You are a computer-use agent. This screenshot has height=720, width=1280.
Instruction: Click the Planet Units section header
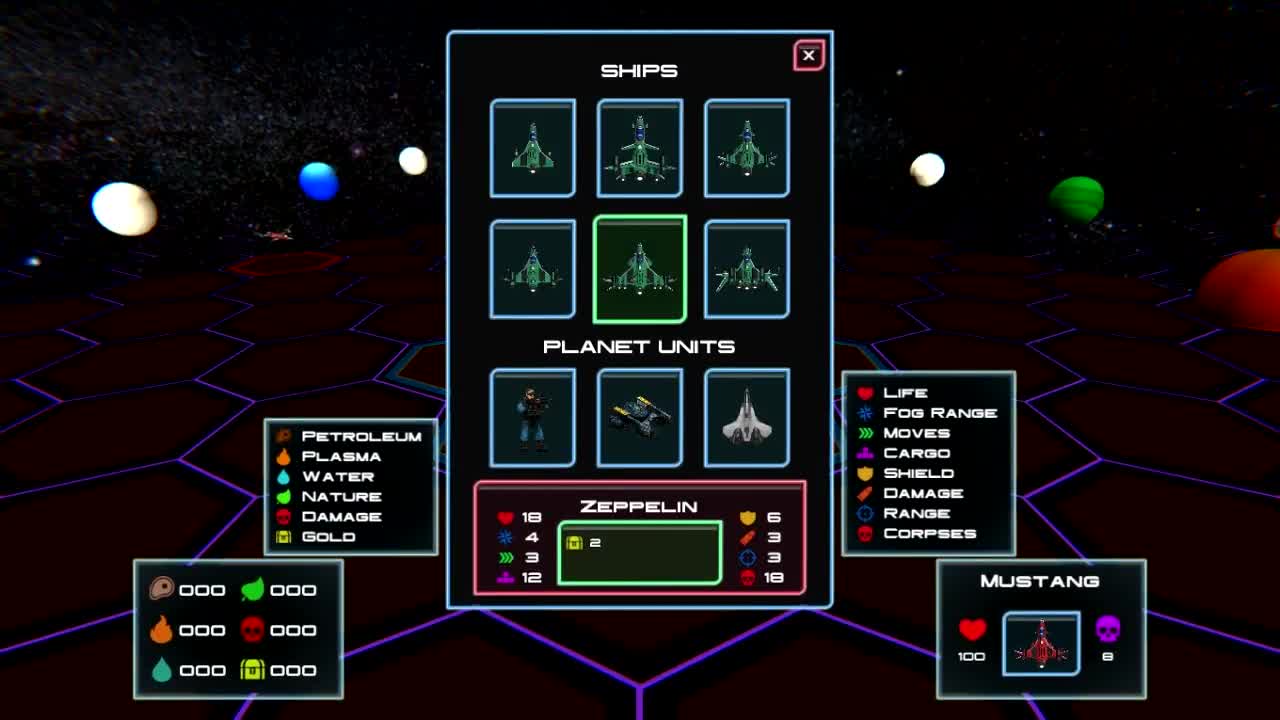pos(639,346)
